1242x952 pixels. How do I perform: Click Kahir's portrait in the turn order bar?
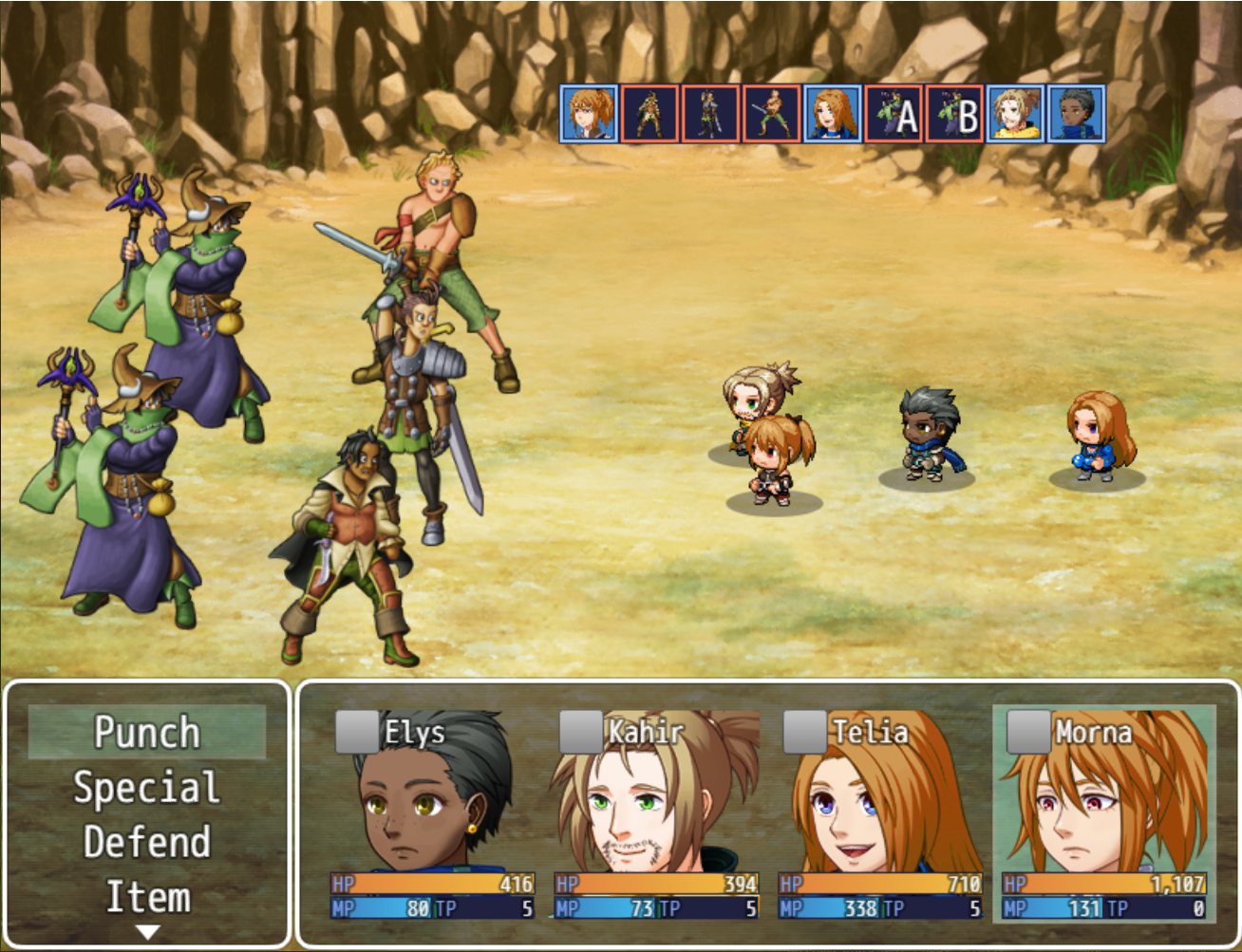1015,114
